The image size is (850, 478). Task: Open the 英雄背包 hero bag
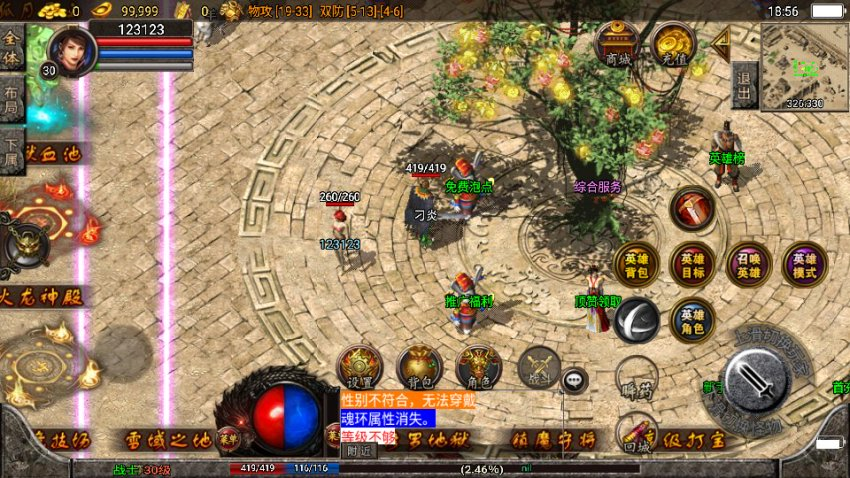(x=636, y=264)
